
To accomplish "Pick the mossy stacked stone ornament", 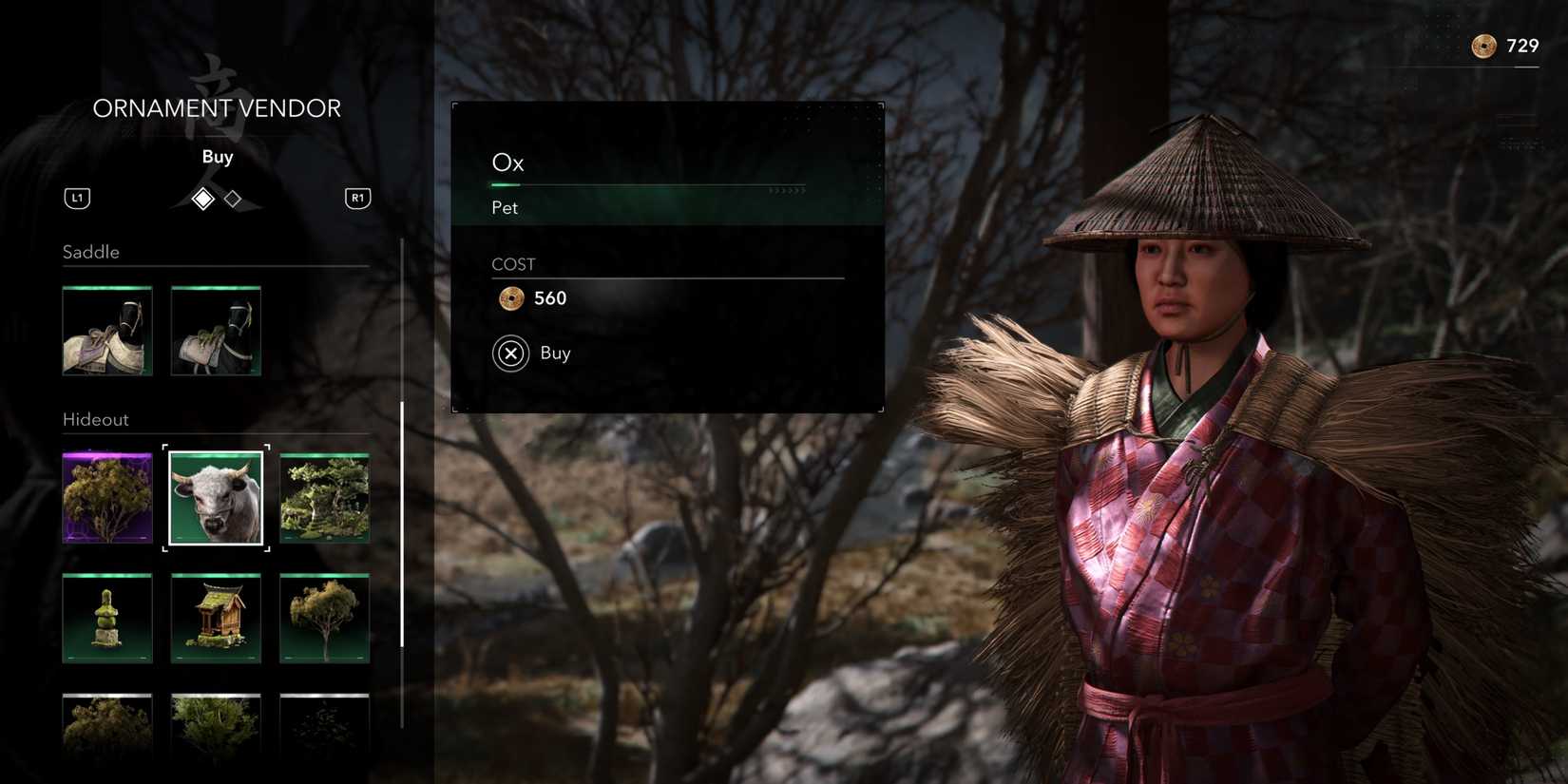I will tap(107, 618).
